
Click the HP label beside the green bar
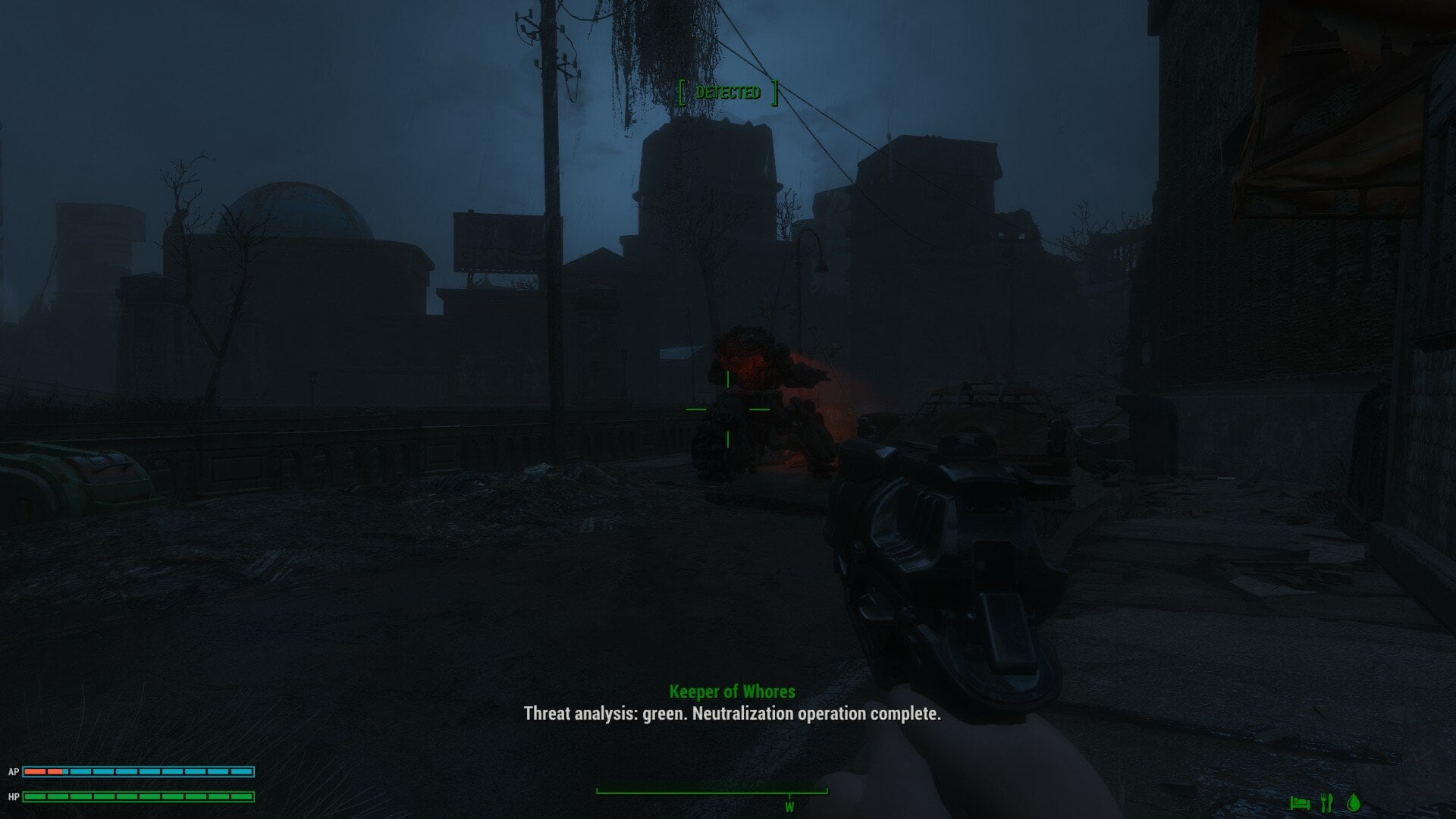tap(14, 796)
